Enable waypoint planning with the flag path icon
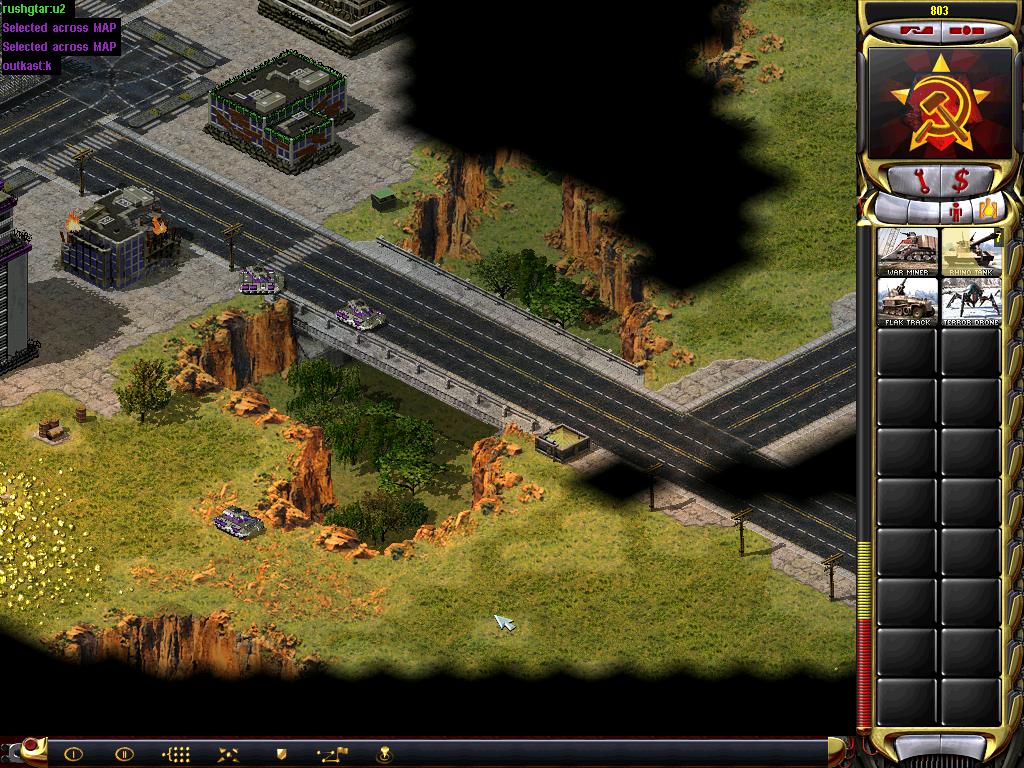 pos(332,754)
